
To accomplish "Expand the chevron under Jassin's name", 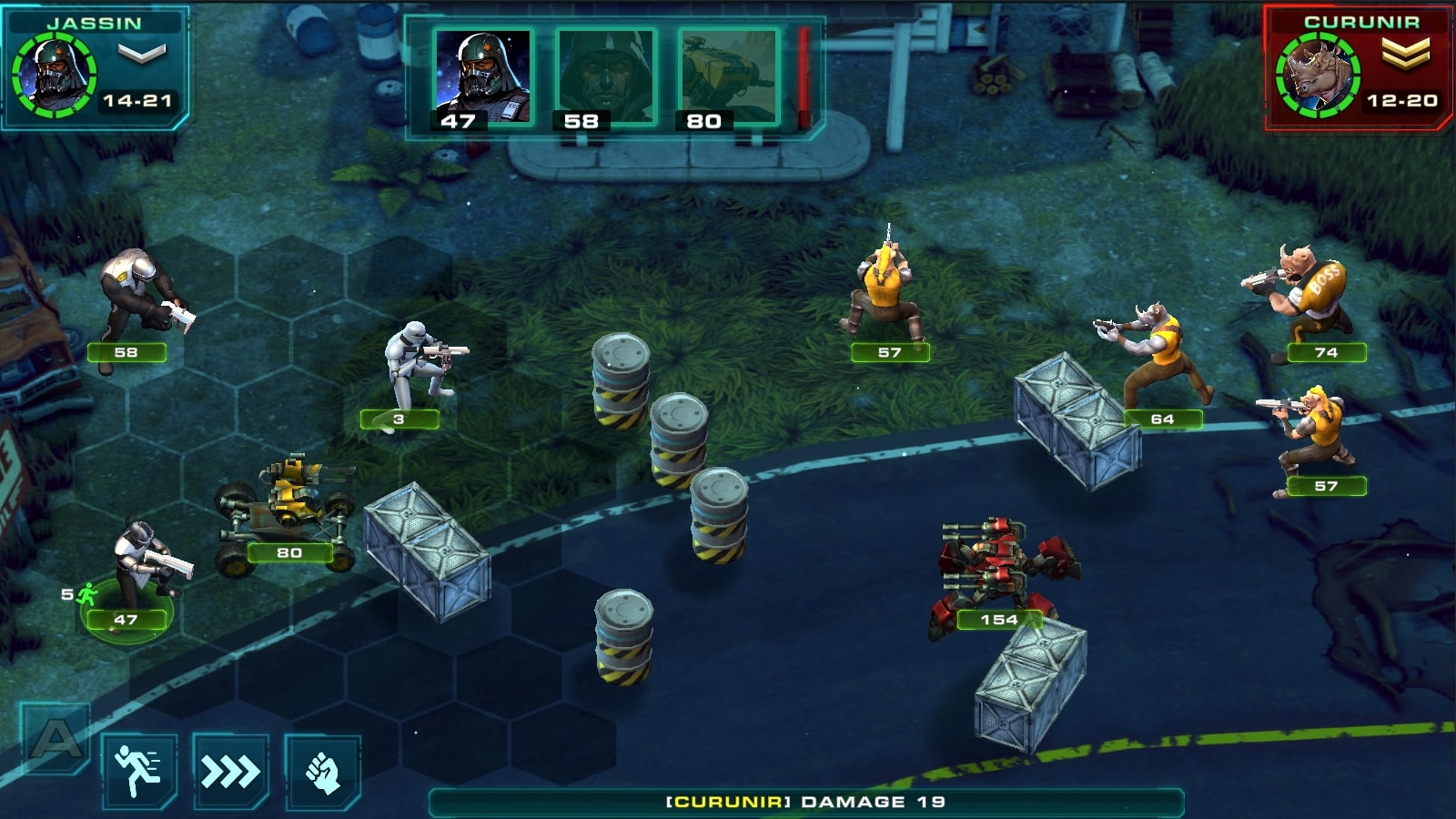I will tap(141, 53).
